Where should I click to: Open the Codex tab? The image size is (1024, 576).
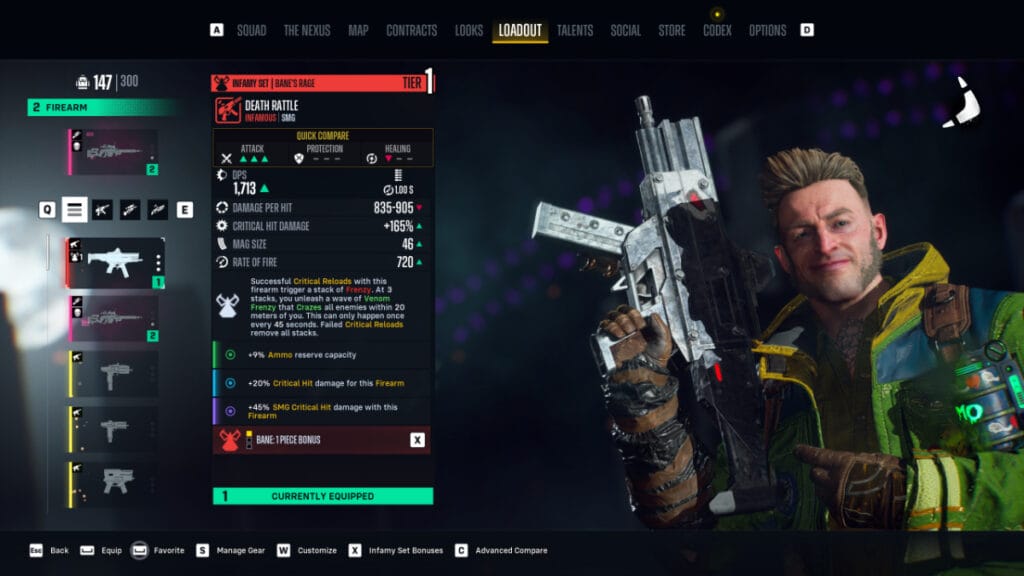tap(717, 30)
